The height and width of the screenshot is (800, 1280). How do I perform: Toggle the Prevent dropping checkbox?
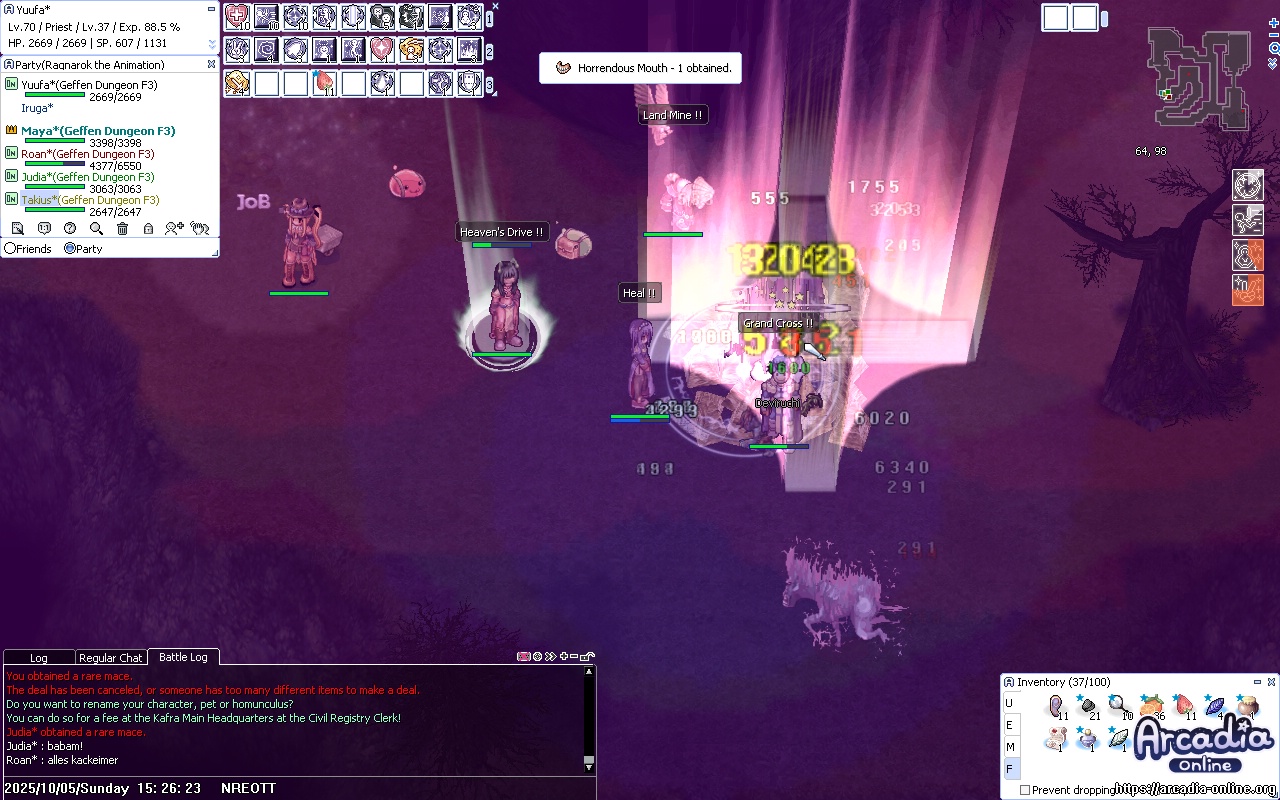pos(1025,790)
